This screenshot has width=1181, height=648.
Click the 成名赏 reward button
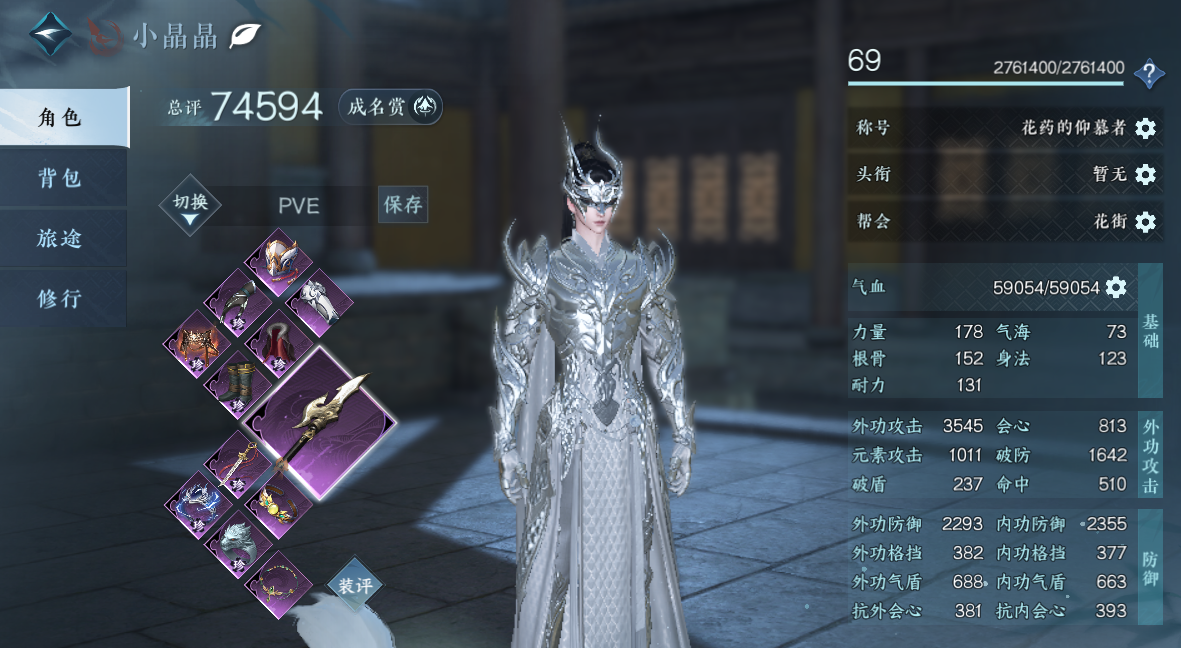390,107
